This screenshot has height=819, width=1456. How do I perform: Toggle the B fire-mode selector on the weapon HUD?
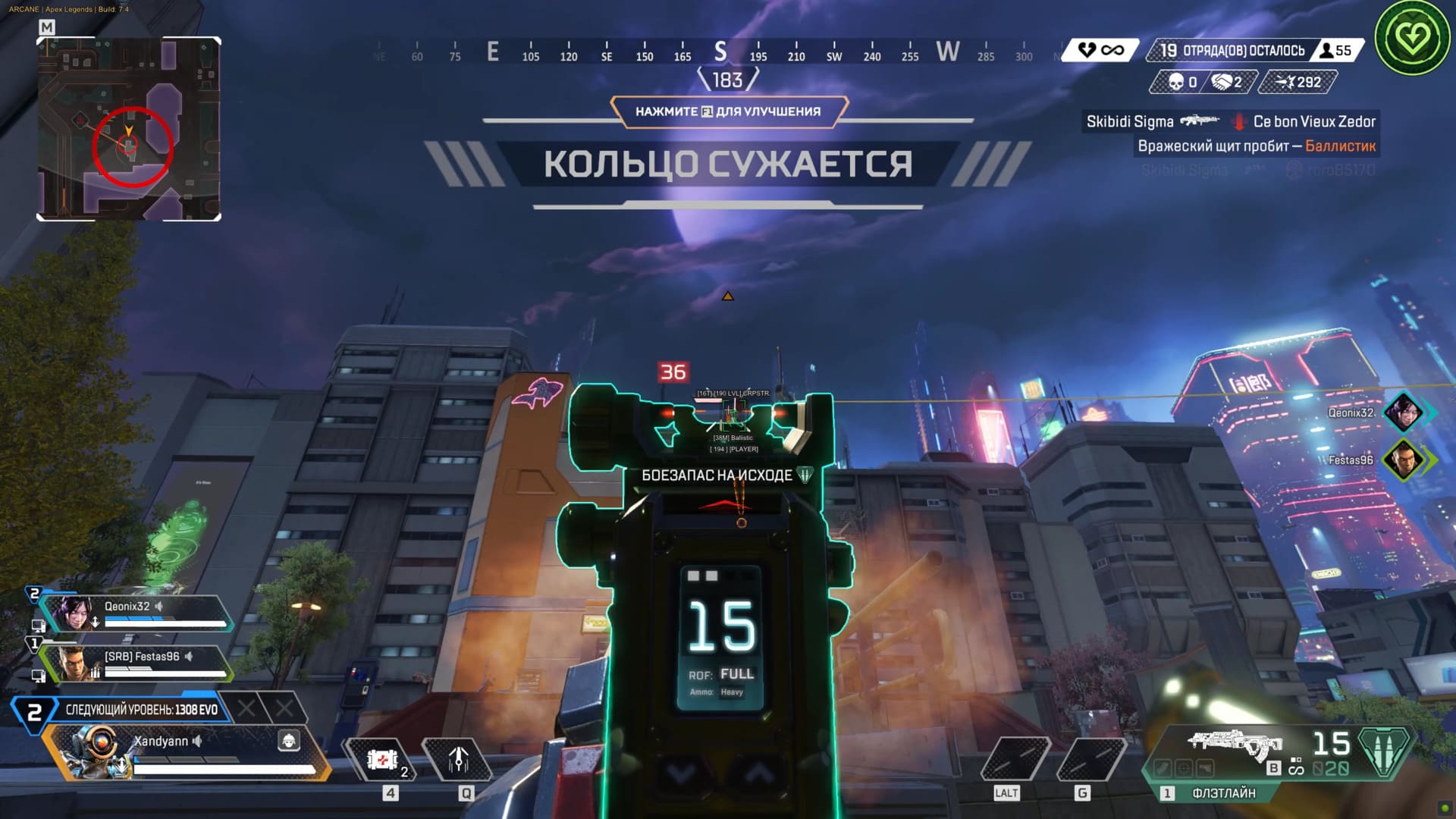1273,767
